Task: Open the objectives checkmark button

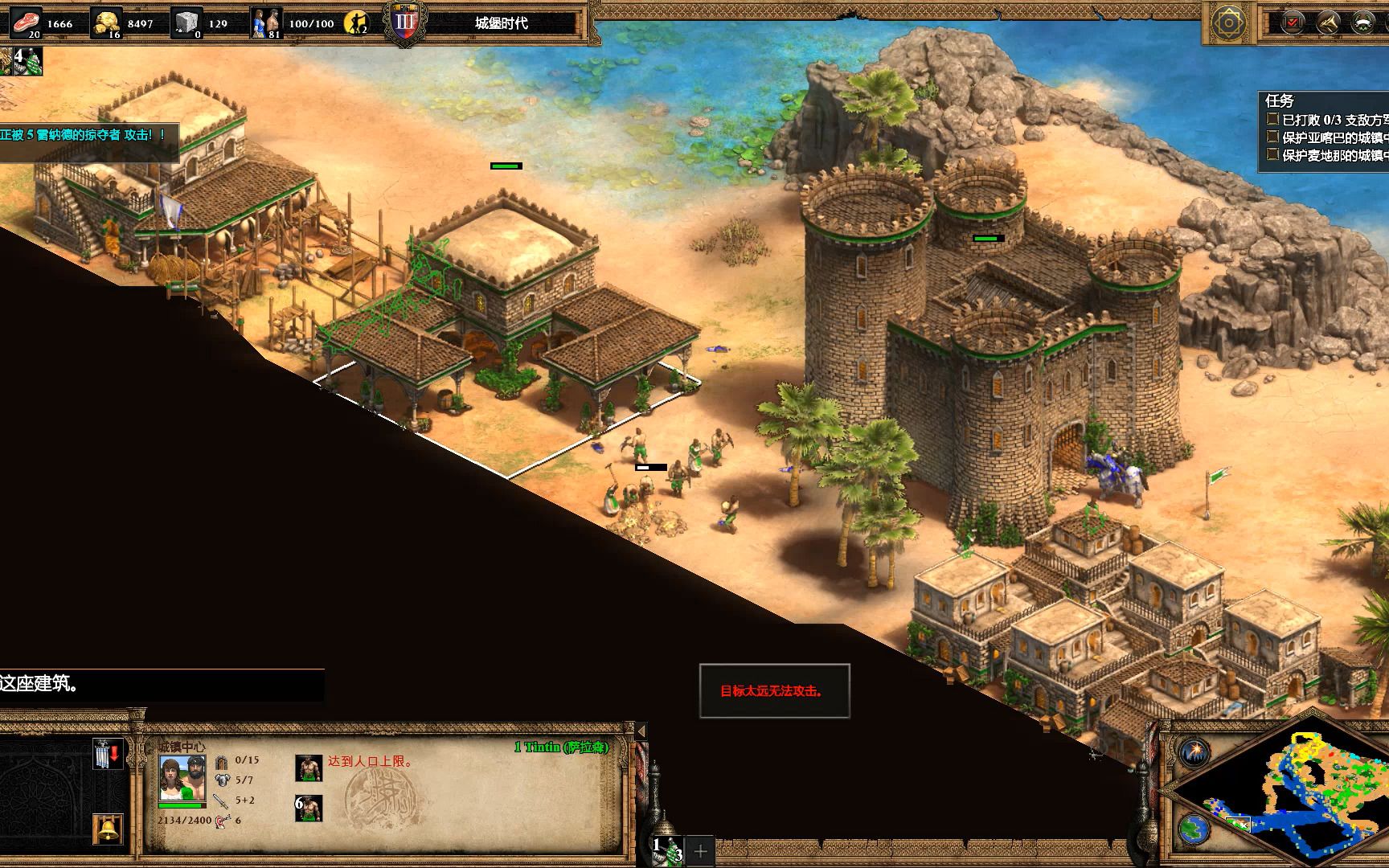Action: point(1292,23)
